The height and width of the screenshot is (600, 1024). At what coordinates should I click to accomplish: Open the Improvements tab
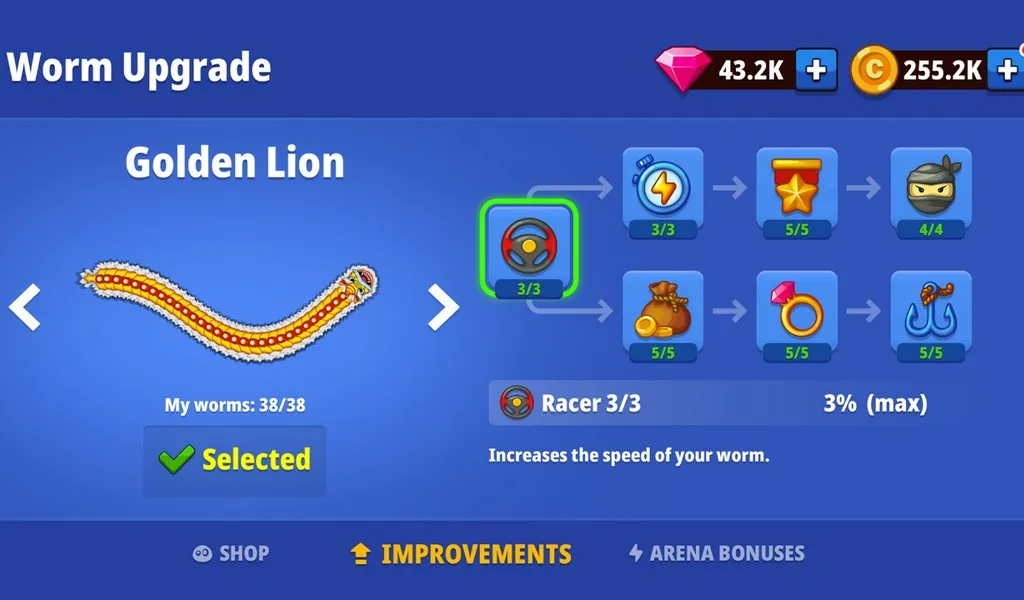[x=461, y=553]
